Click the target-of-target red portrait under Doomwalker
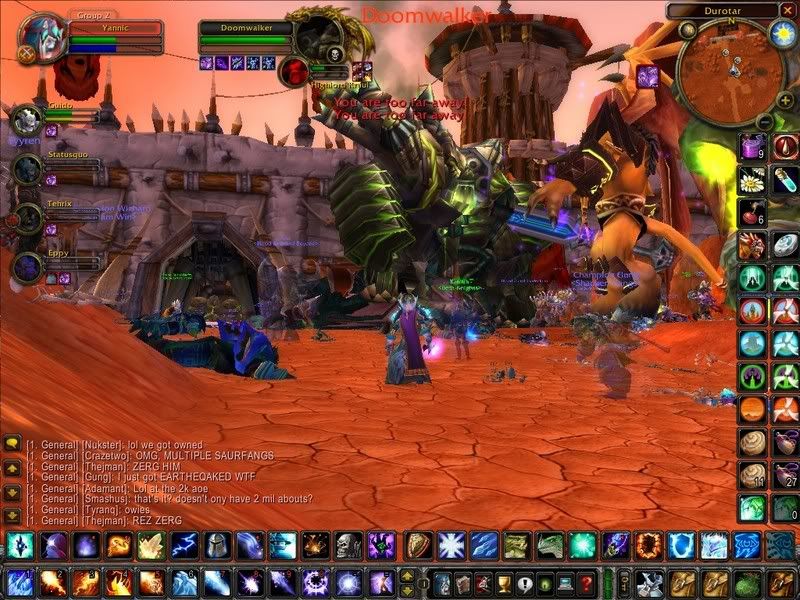Screen dimensions: 800x600 [295, 71]
